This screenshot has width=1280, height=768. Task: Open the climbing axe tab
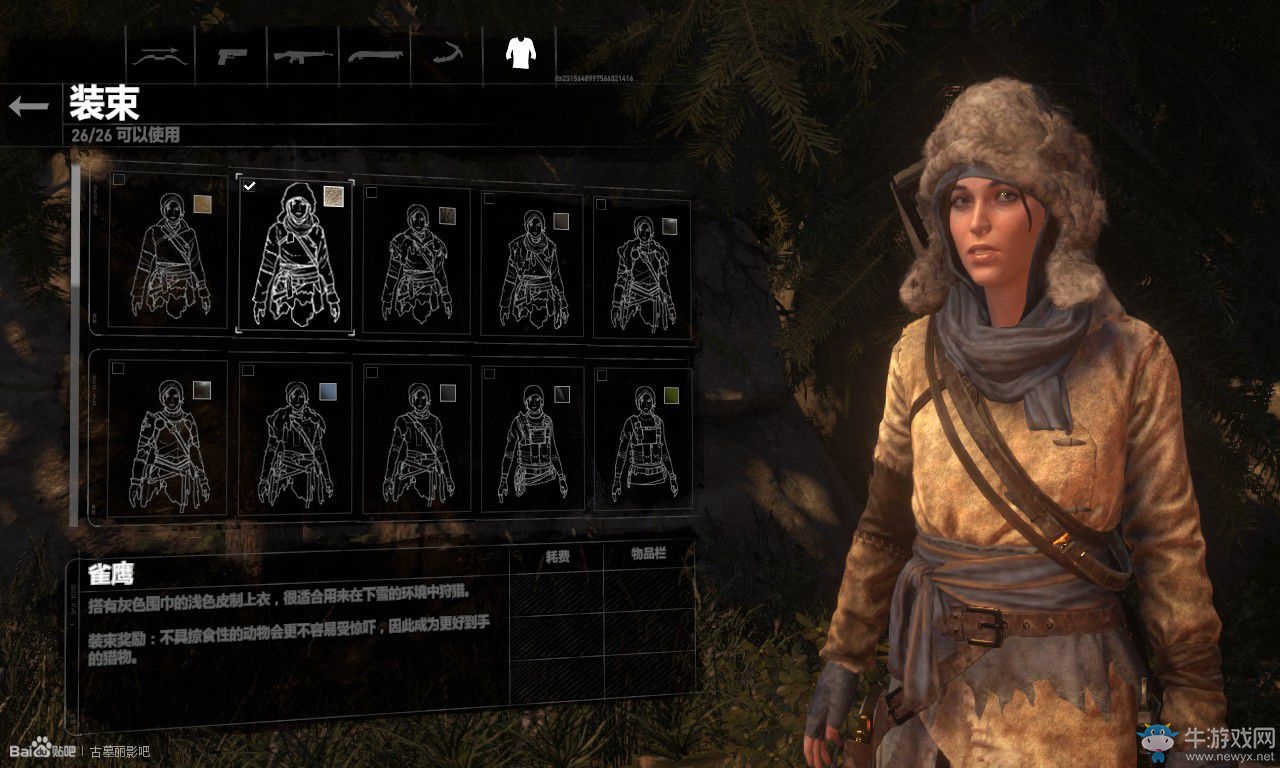[445, 55]
